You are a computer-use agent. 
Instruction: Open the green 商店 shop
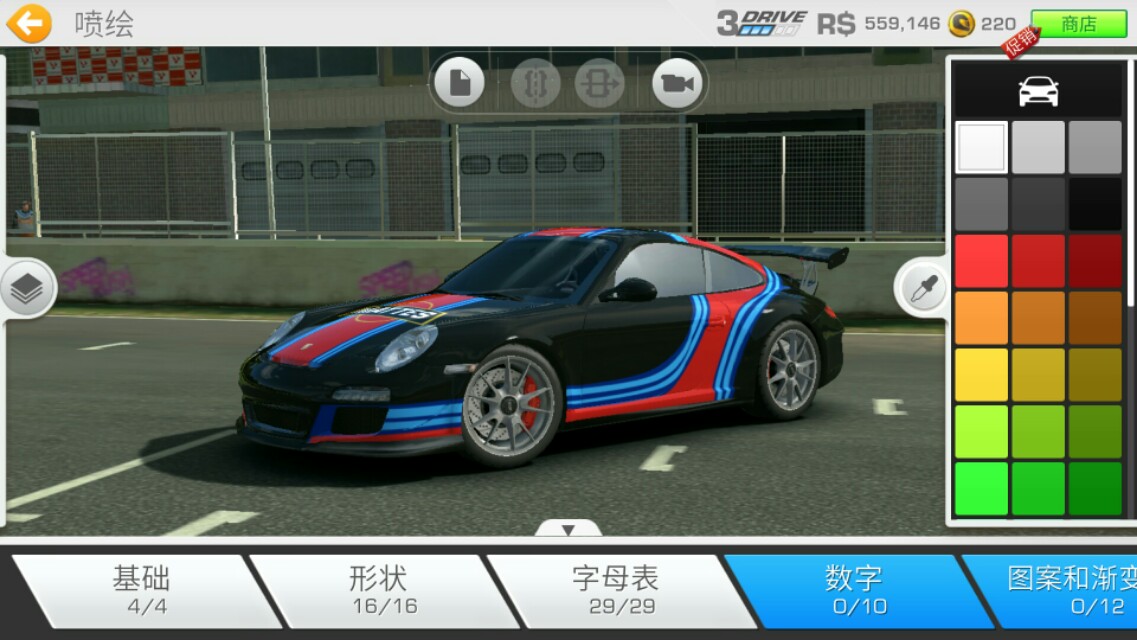tap(1078, 24)
